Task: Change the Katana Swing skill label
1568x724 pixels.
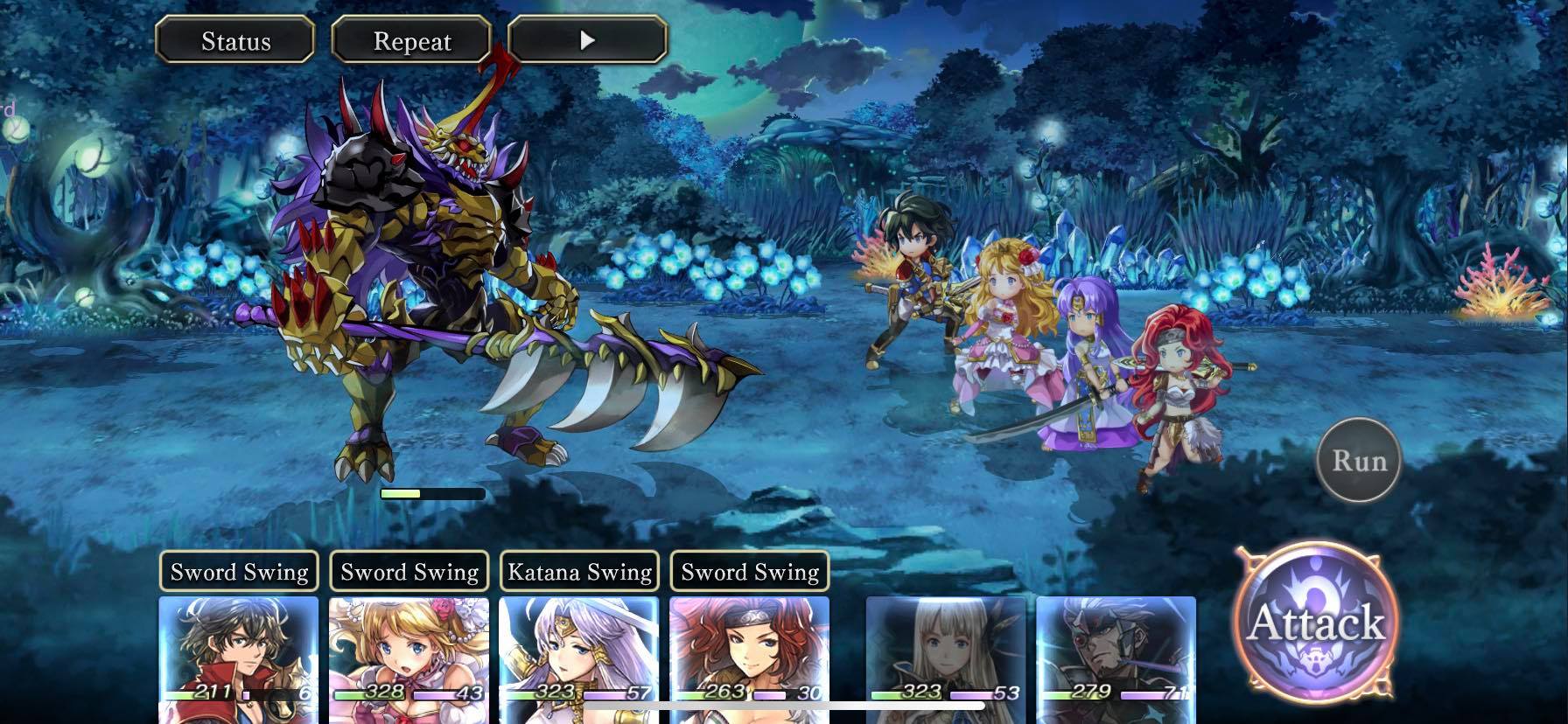Action: pos(579,572)
